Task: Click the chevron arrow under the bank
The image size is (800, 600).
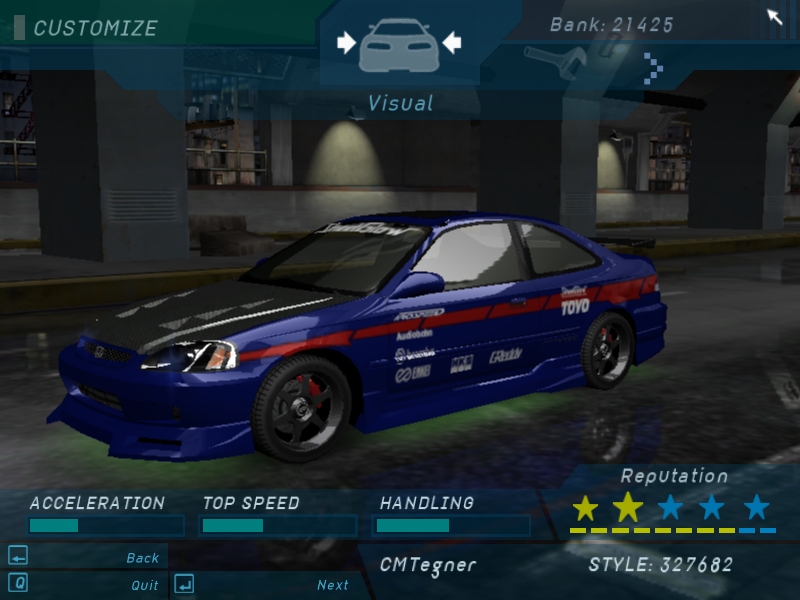Action: pos(653,67)
